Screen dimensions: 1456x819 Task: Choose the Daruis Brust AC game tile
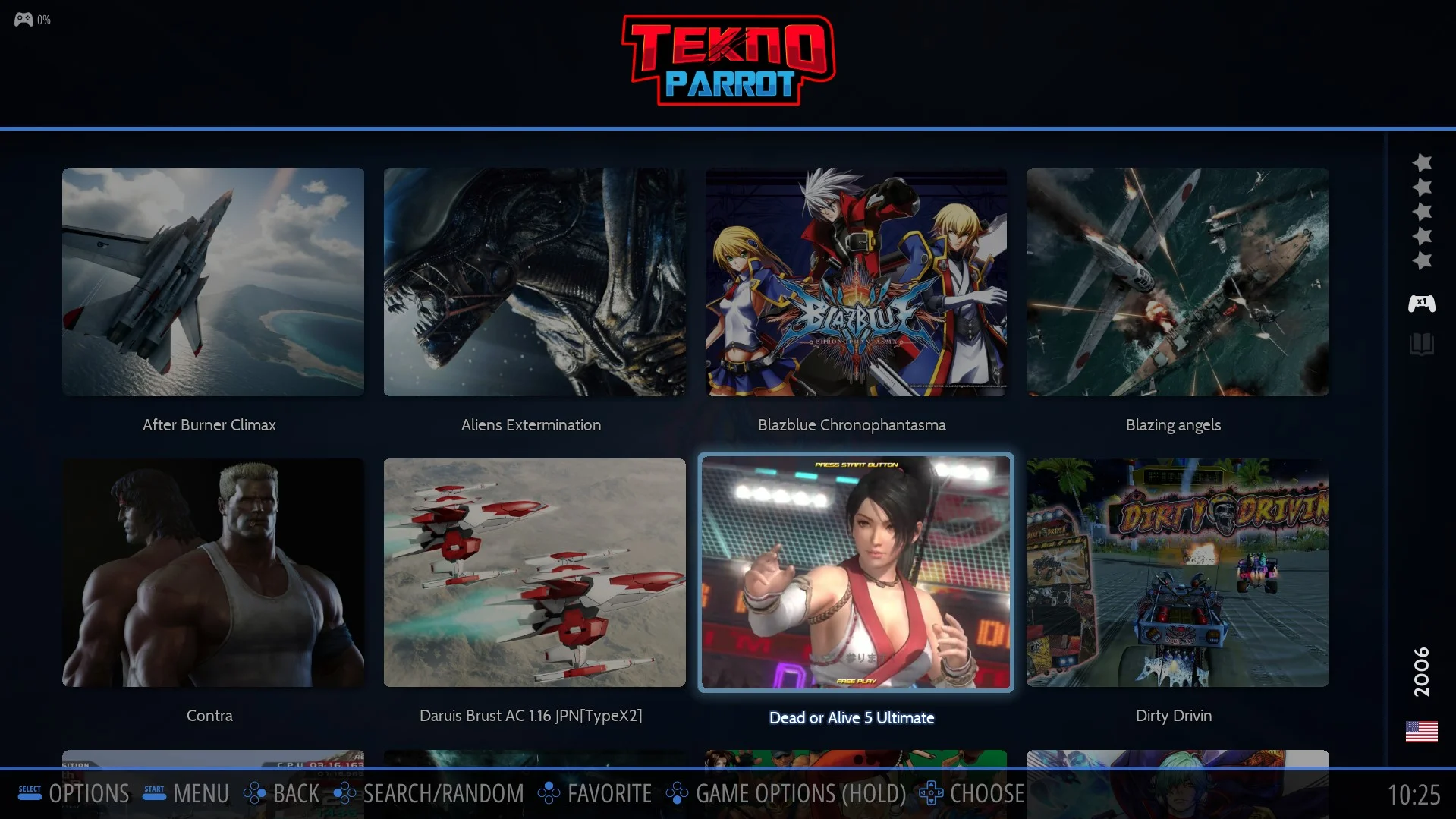(534, 572)
